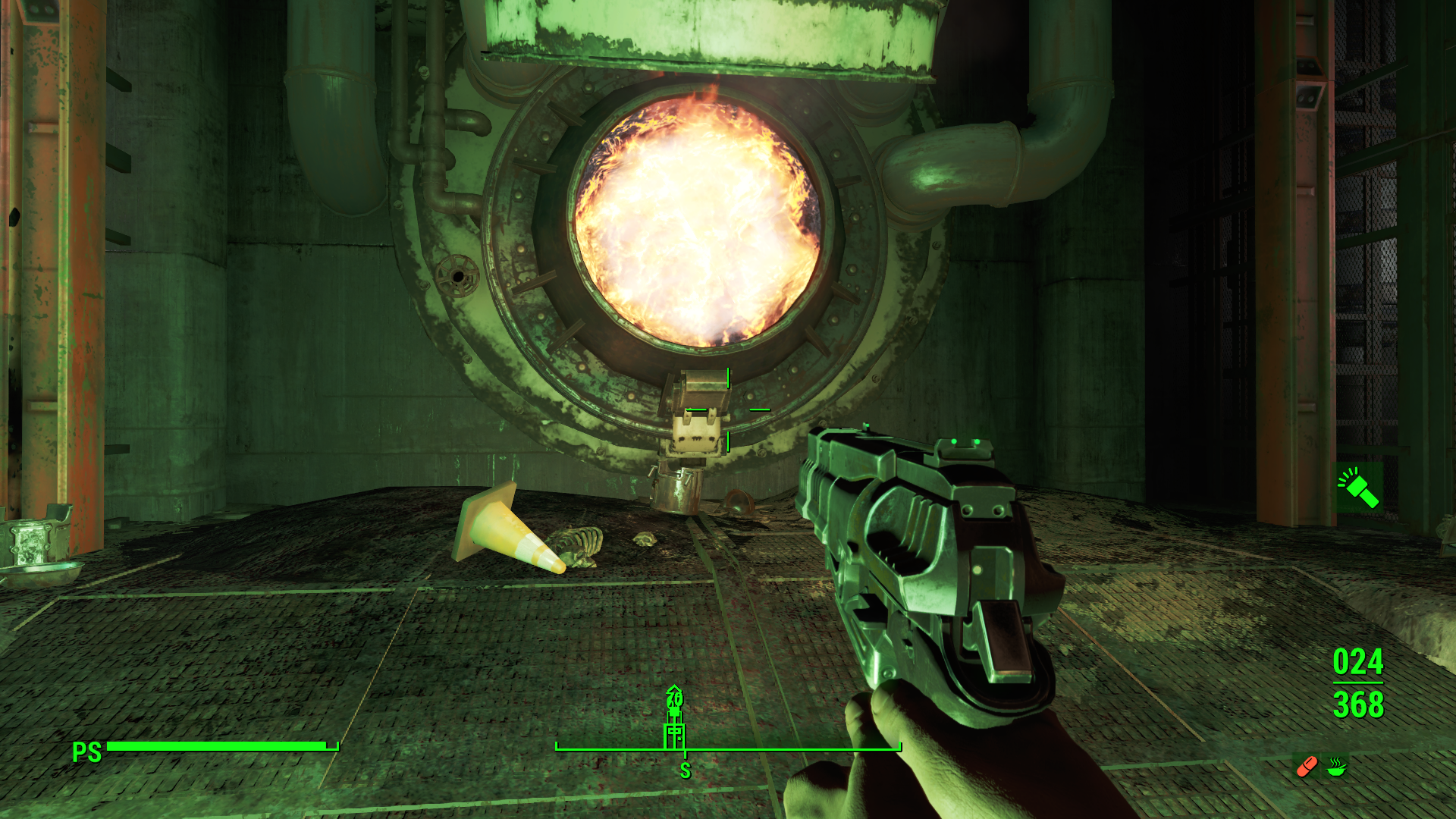Click the flashlight indicator icon

(x=1358, y=488)
